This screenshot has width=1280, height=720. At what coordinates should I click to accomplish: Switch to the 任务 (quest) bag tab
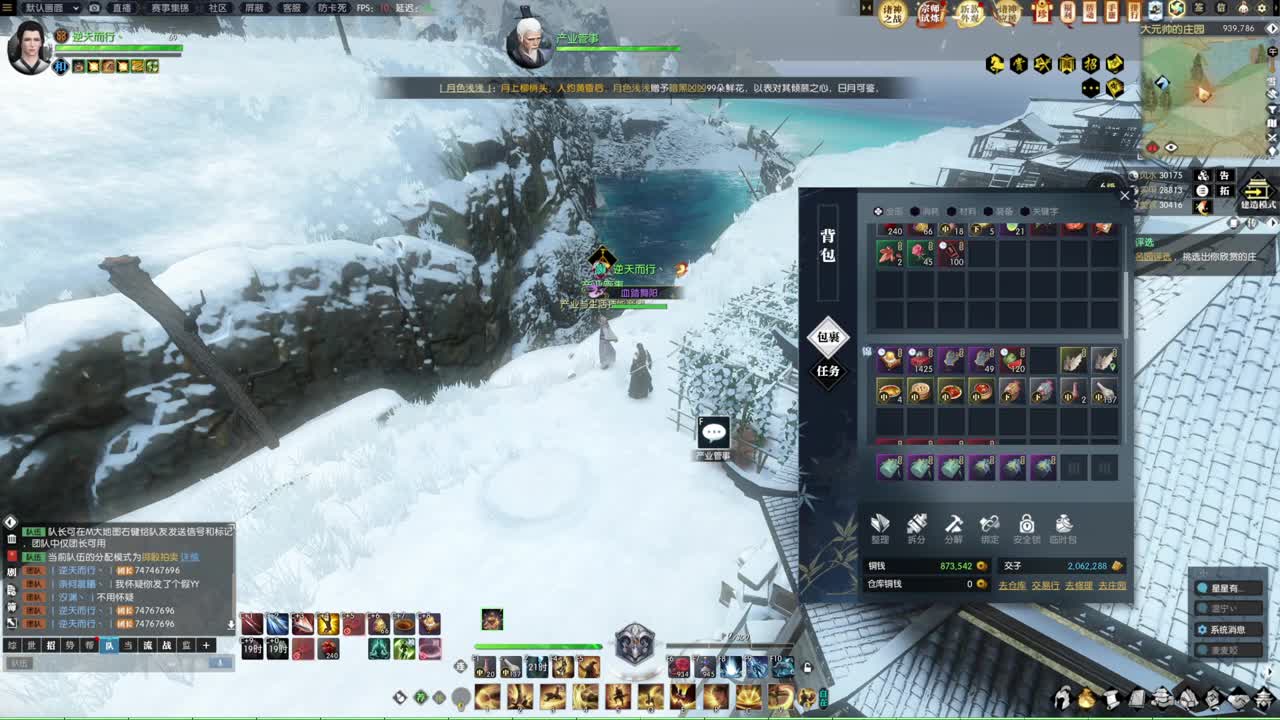[828, 371]
